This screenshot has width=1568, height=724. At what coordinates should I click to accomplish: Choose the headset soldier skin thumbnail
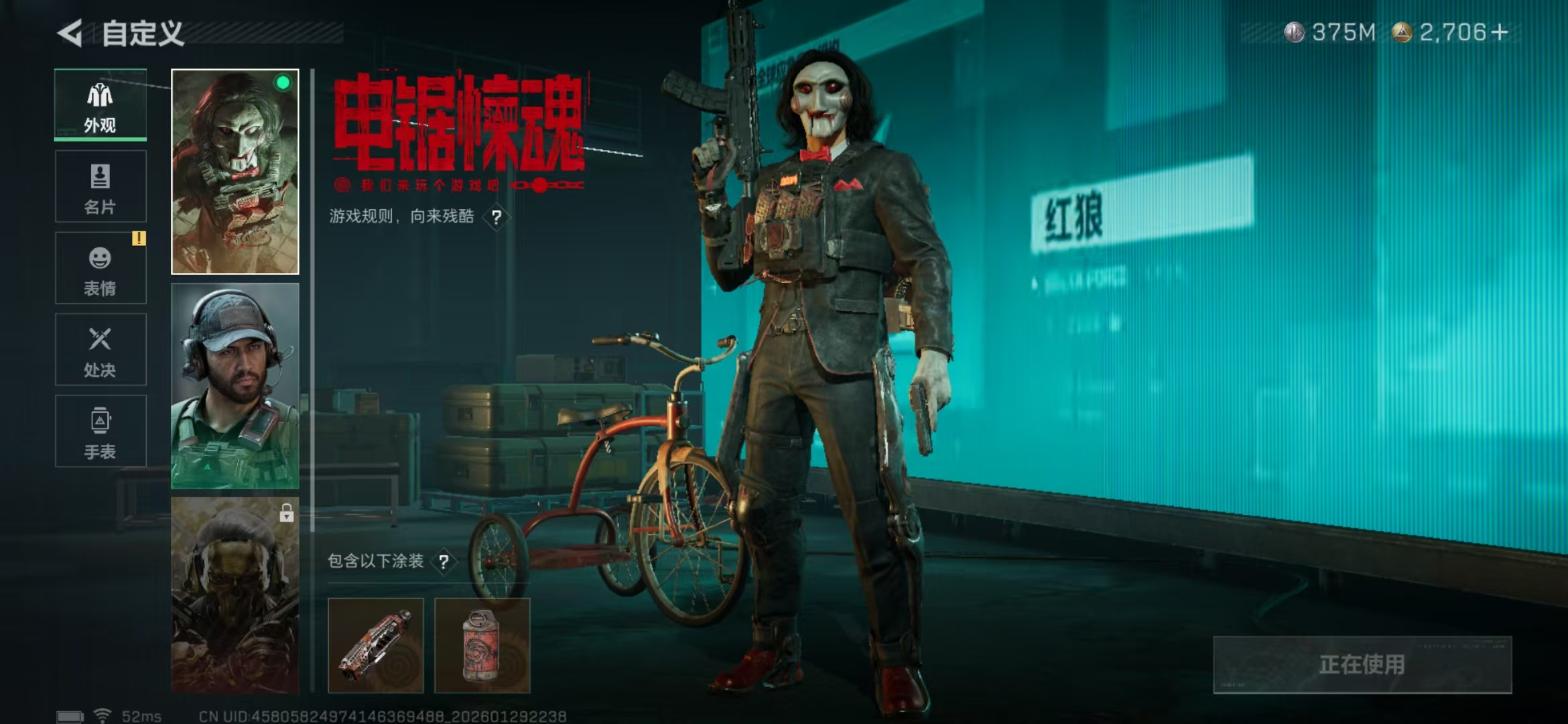point(235,385)
